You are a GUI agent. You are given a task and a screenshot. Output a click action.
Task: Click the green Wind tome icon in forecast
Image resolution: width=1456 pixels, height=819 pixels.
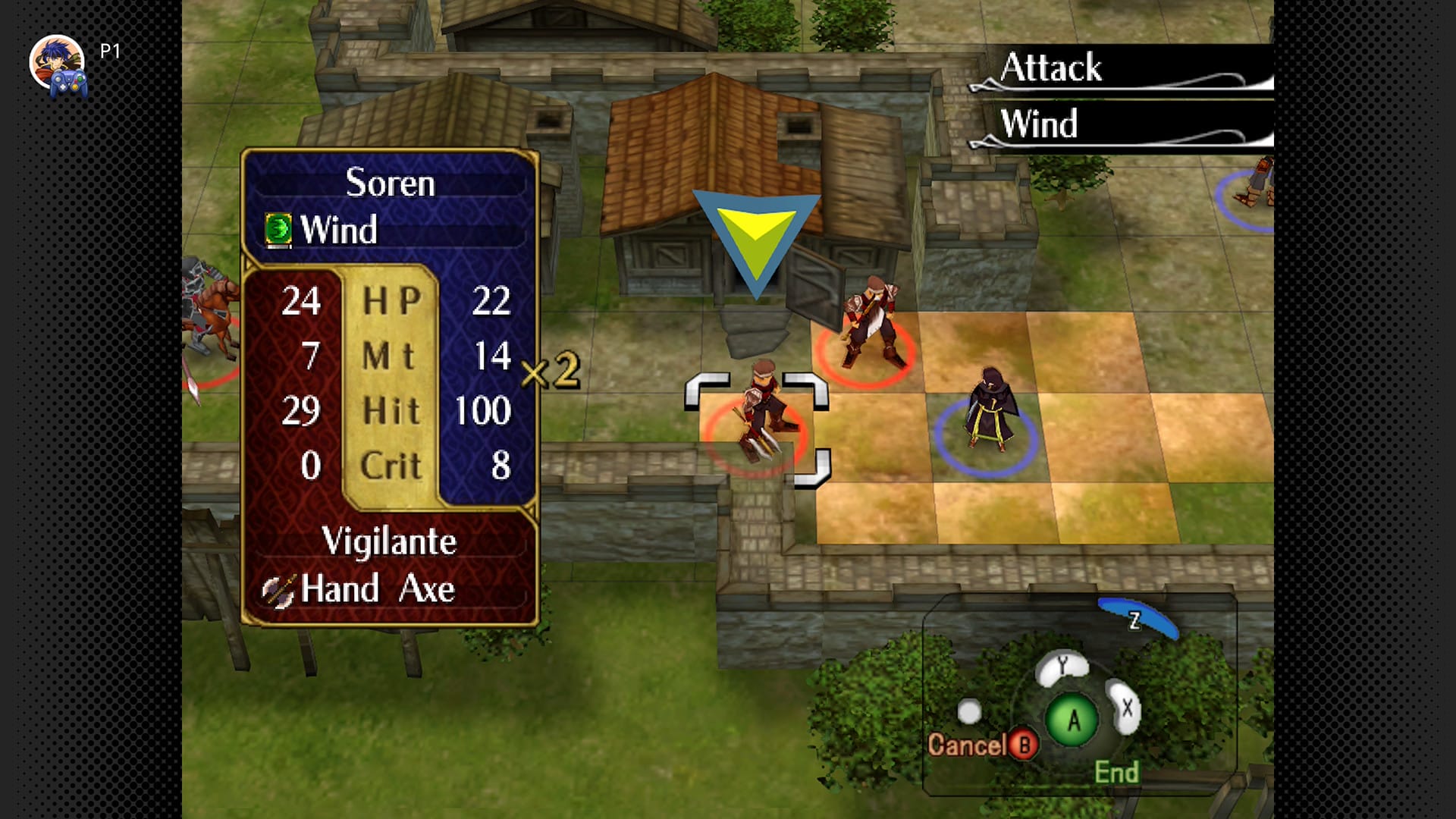(278, 229)
